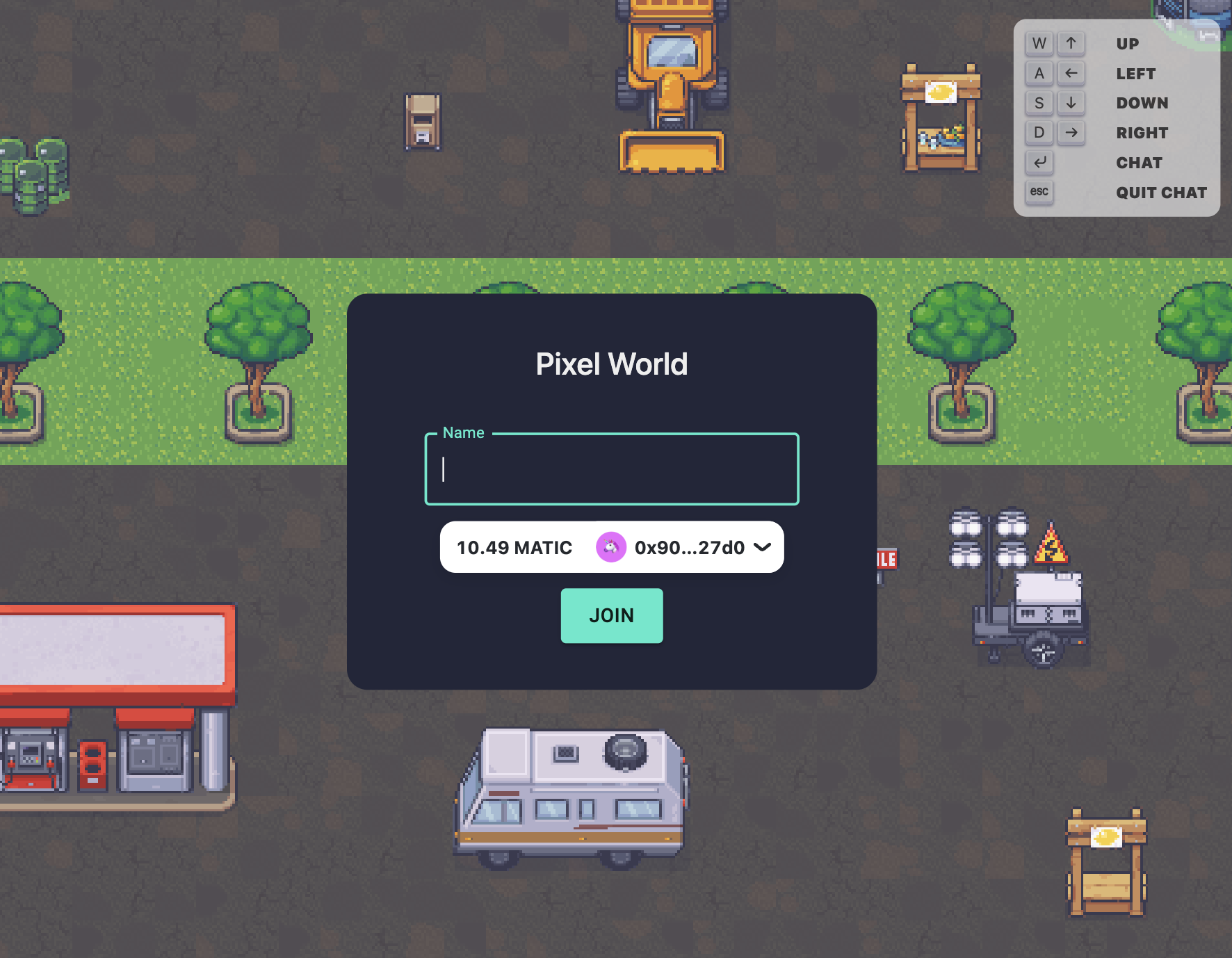Click the esc key icon for QUIT CHAT

(x=1039, y=192)
